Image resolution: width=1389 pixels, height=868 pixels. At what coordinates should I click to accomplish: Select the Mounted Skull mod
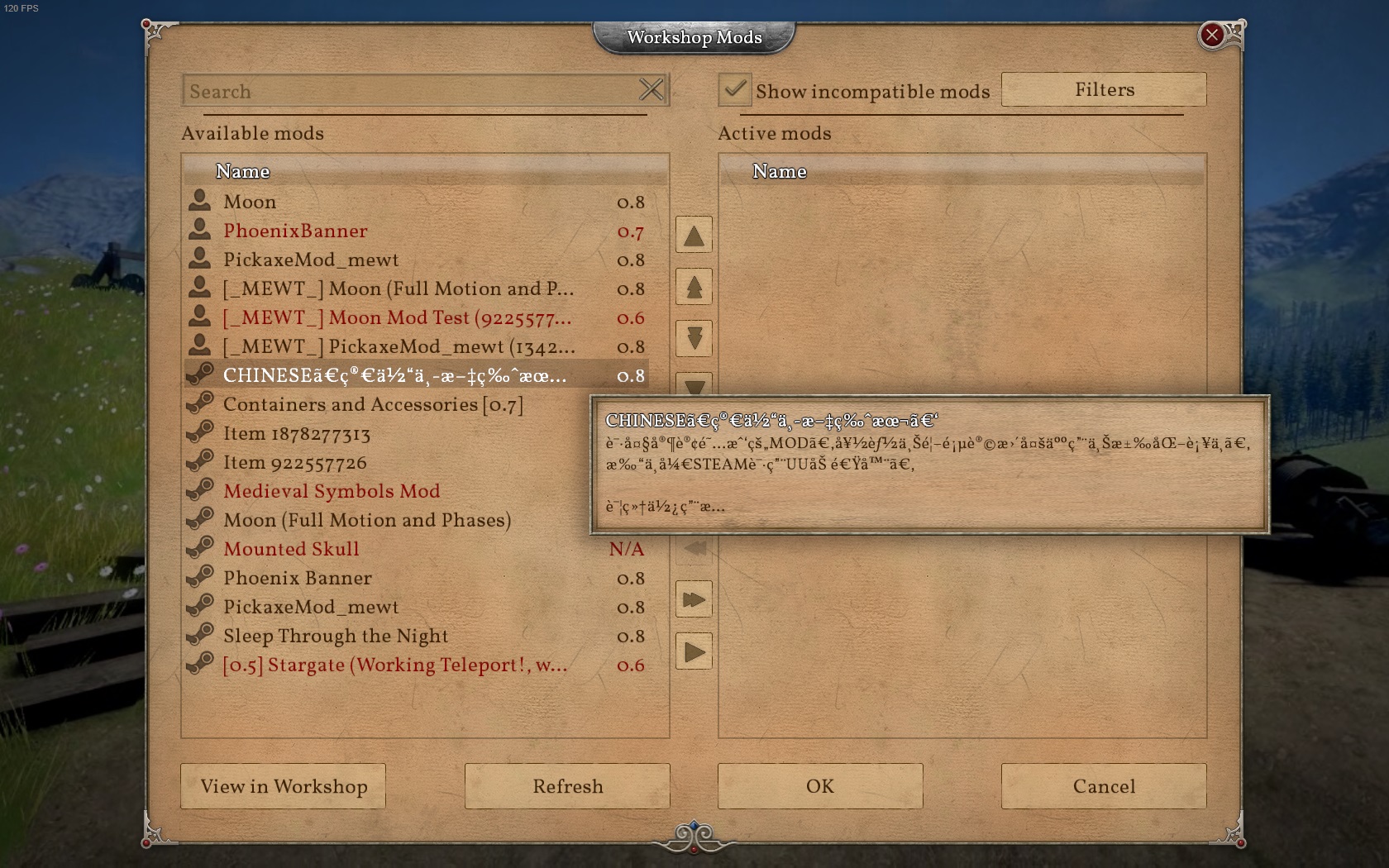point(291,550)
